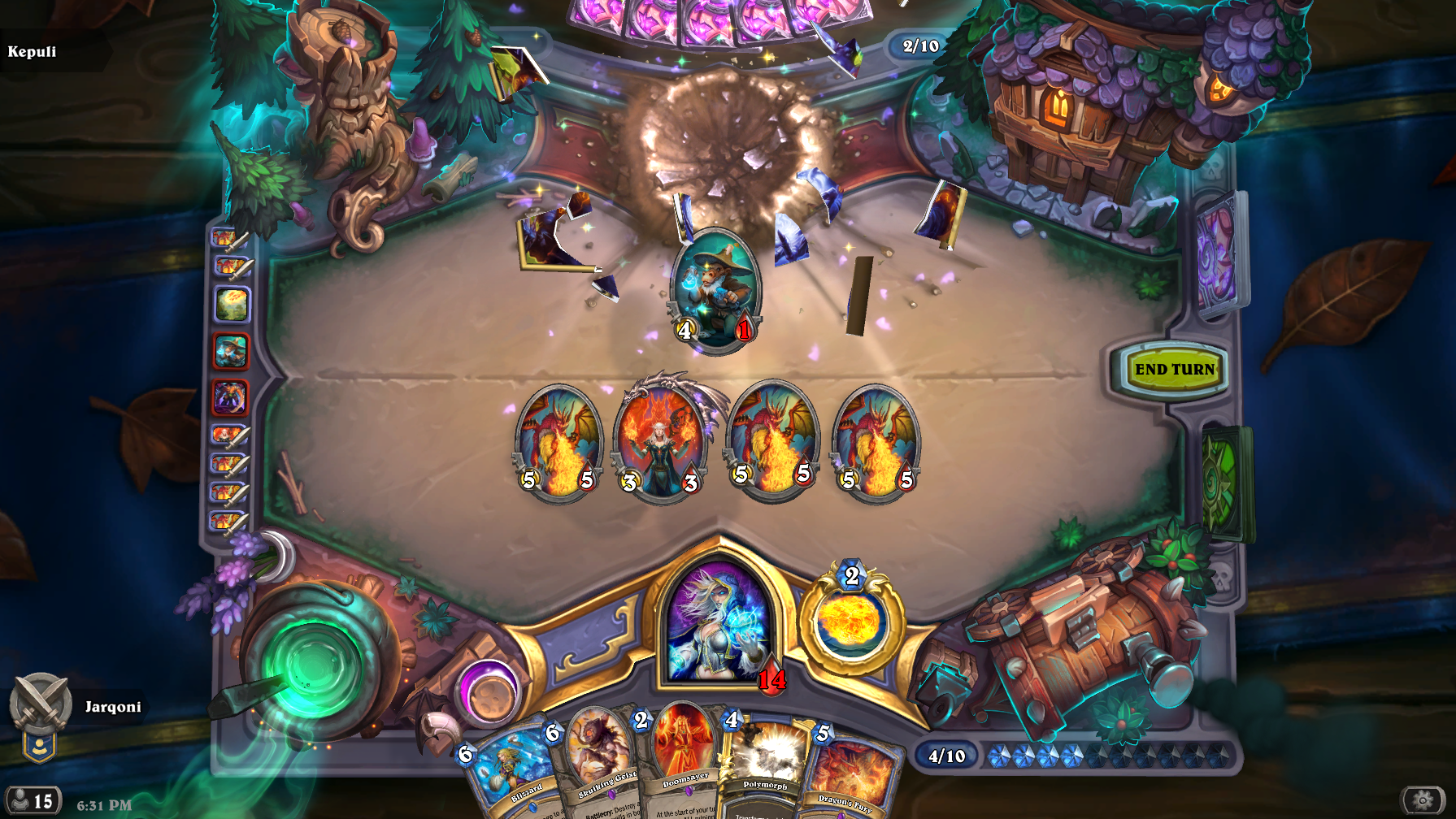Open the friends list showing 15
This screenshot has height=819, width=1456.
(33, 801)
